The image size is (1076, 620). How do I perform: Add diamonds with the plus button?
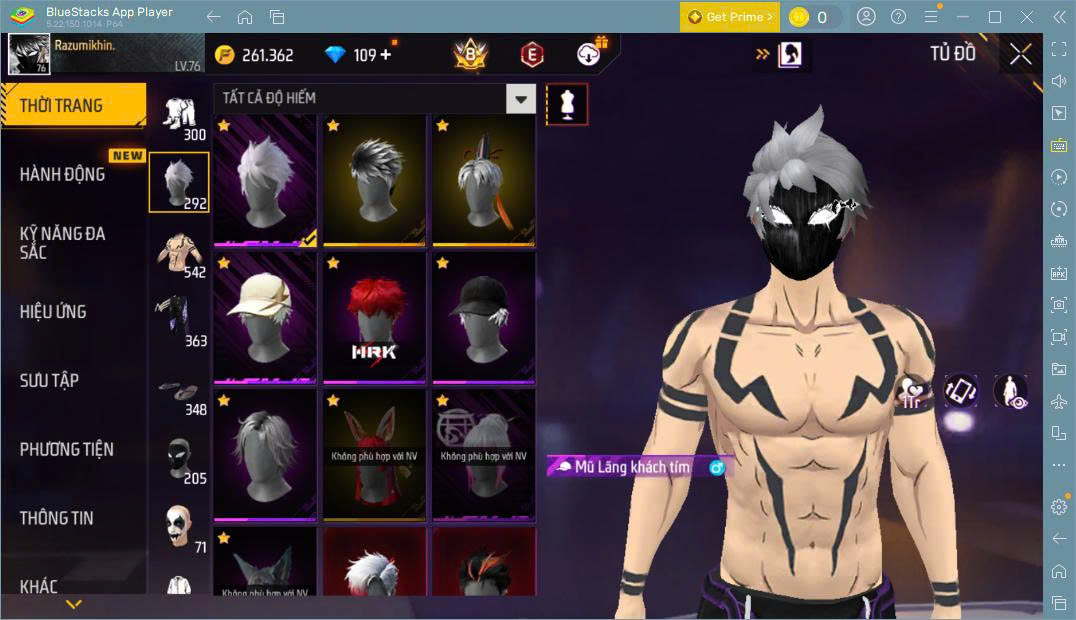386,55
